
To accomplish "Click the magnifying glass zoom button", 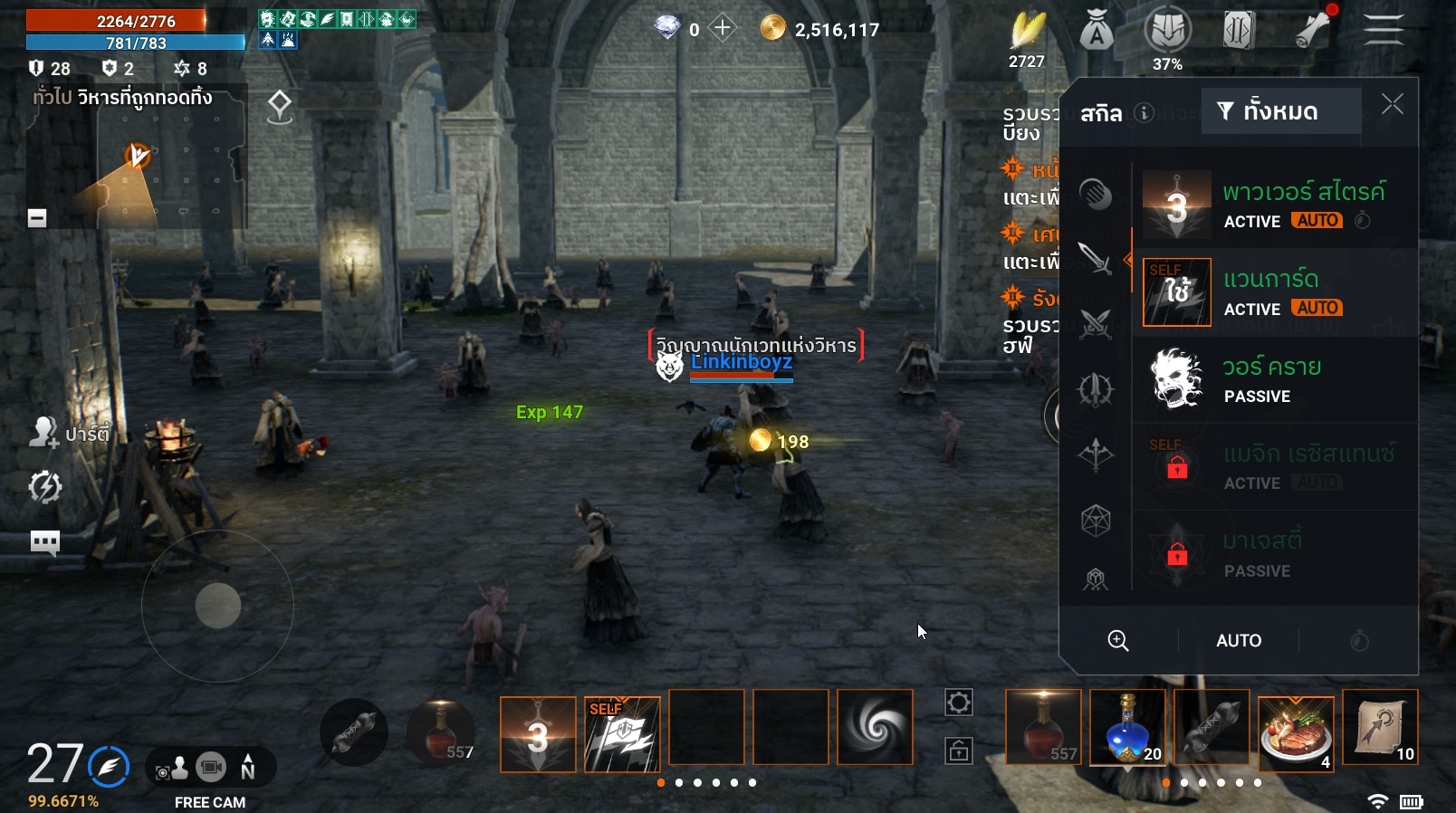I will tap(1118, 641).
